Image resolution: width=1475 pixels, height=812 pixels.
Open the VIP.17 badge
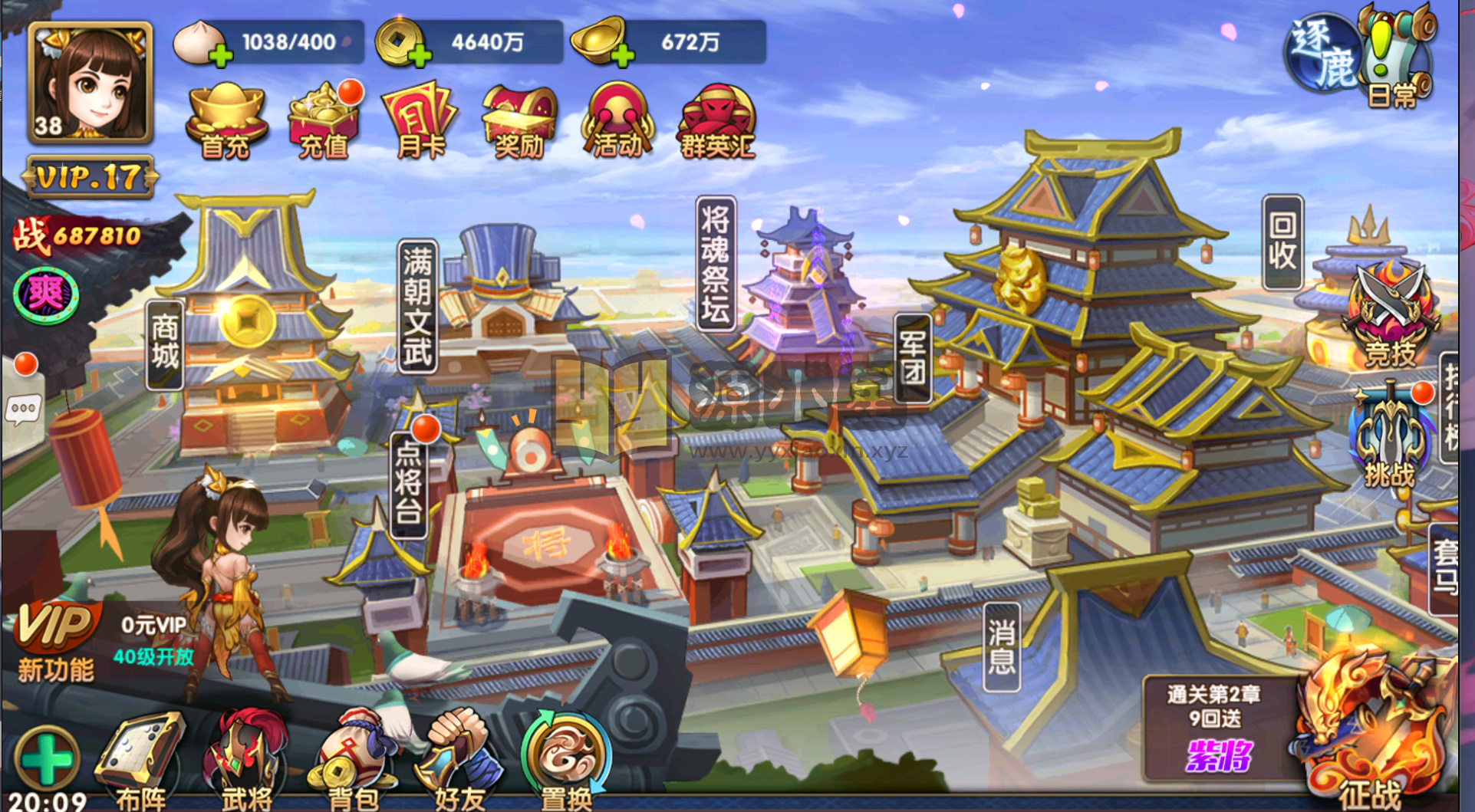coord(90,178)
